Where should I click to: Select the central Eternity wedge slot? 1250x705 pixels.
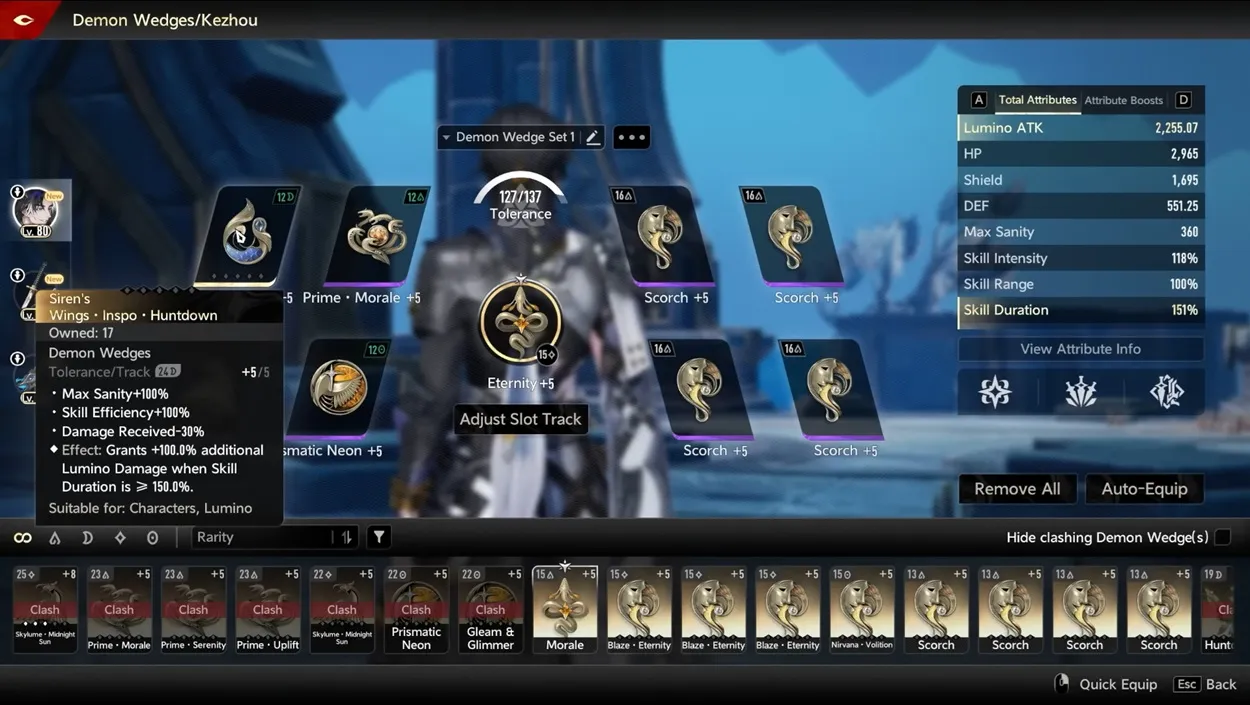[520, 323]
